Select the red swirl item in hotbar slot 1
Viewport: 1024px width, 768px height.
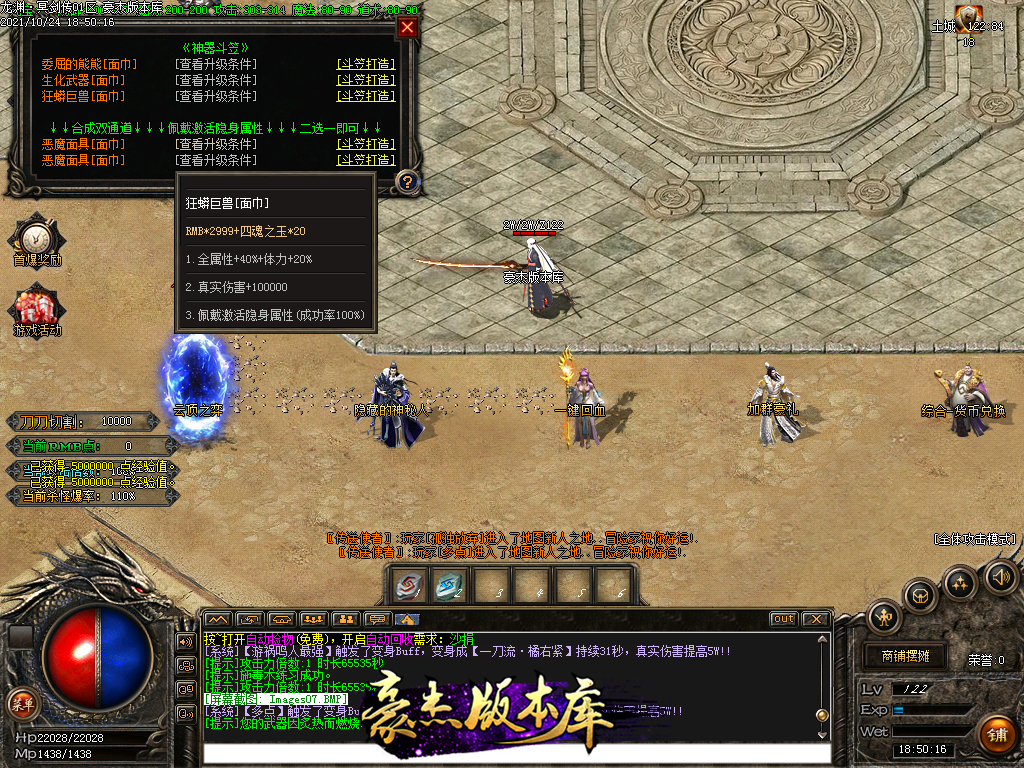pos(408,586)
